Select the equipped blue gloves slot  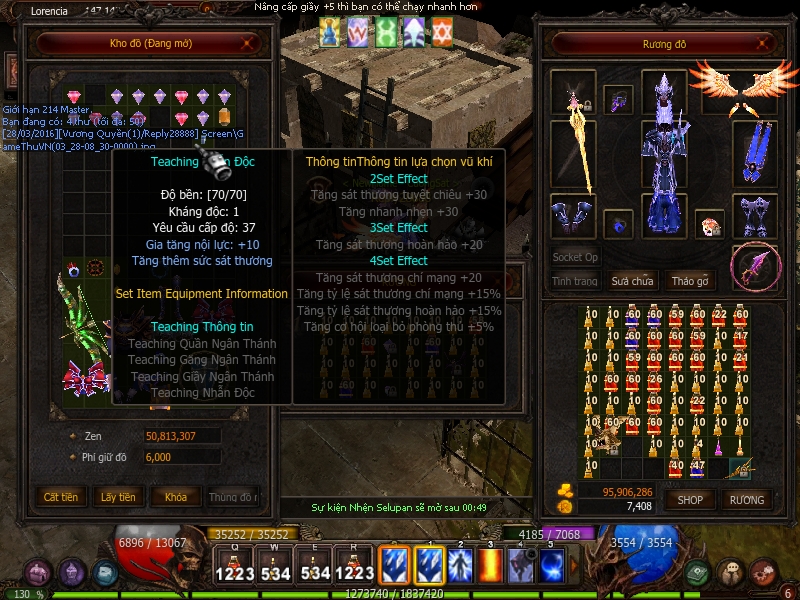point(573,216)
